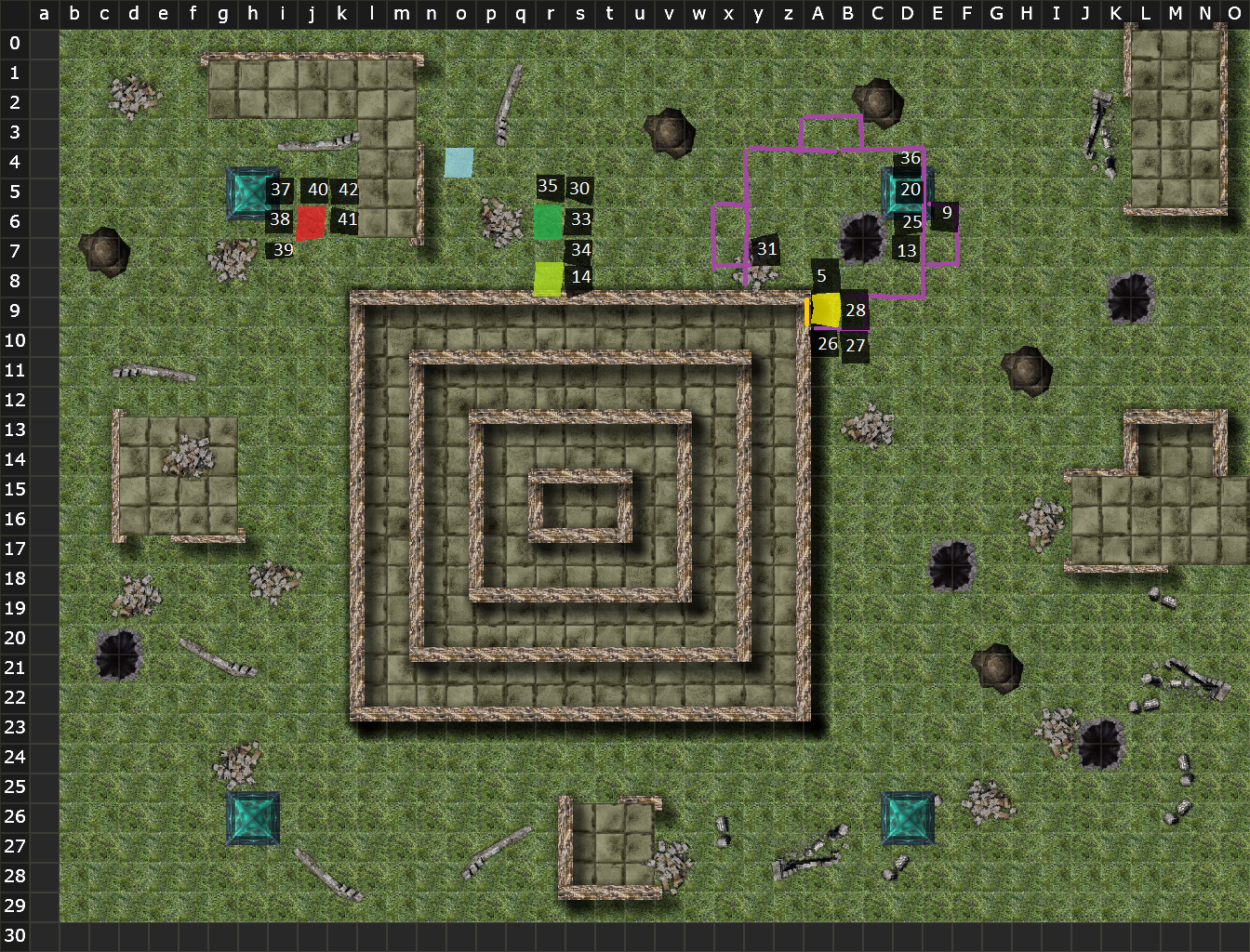The image size is (1250, 952).
Task: Select the token numbered 31
Action: [766, 249]
